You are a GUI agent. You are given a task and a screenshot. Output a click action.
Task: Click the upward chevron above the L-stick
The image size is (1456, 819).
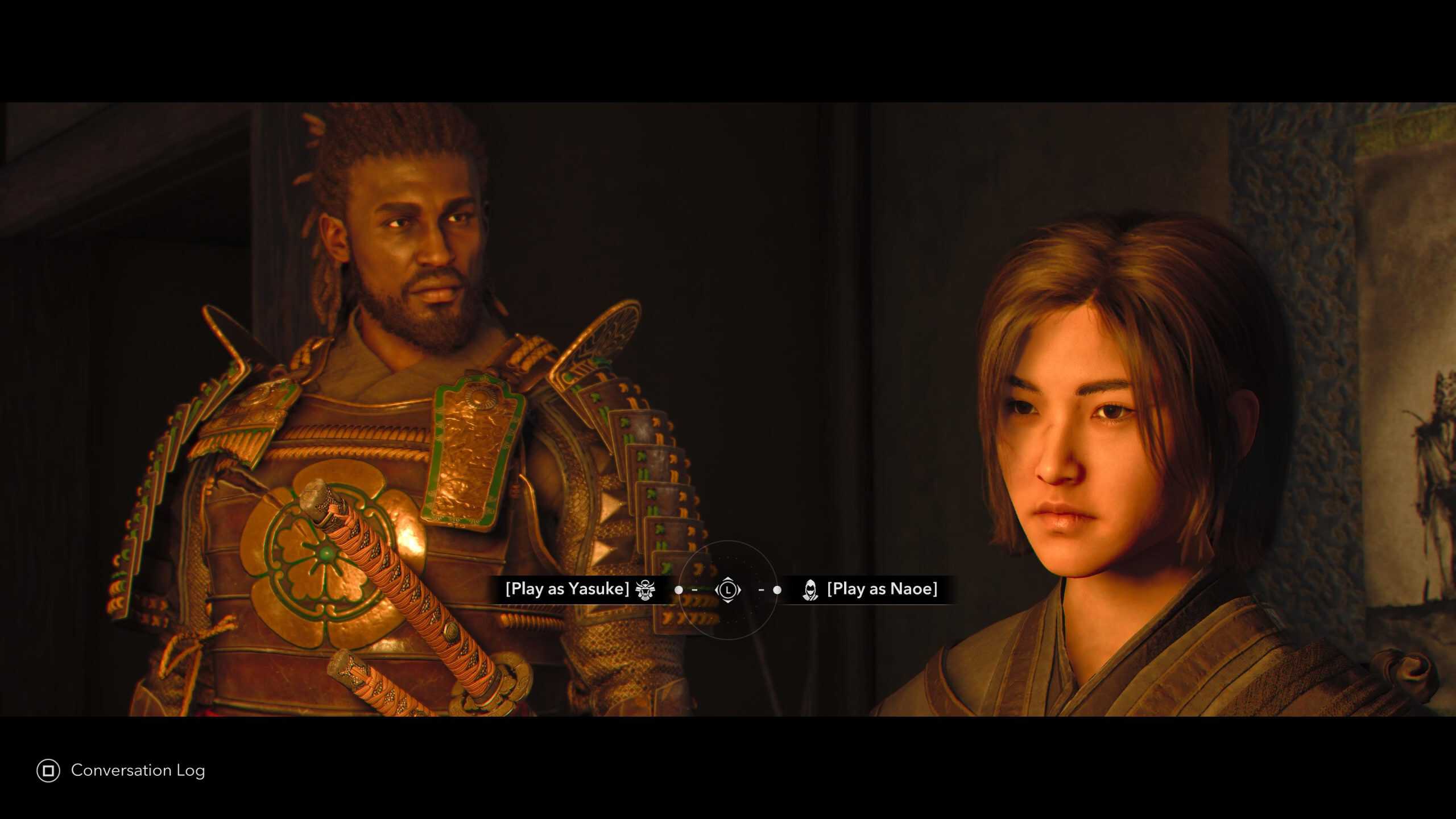click(x=729, y=580)
